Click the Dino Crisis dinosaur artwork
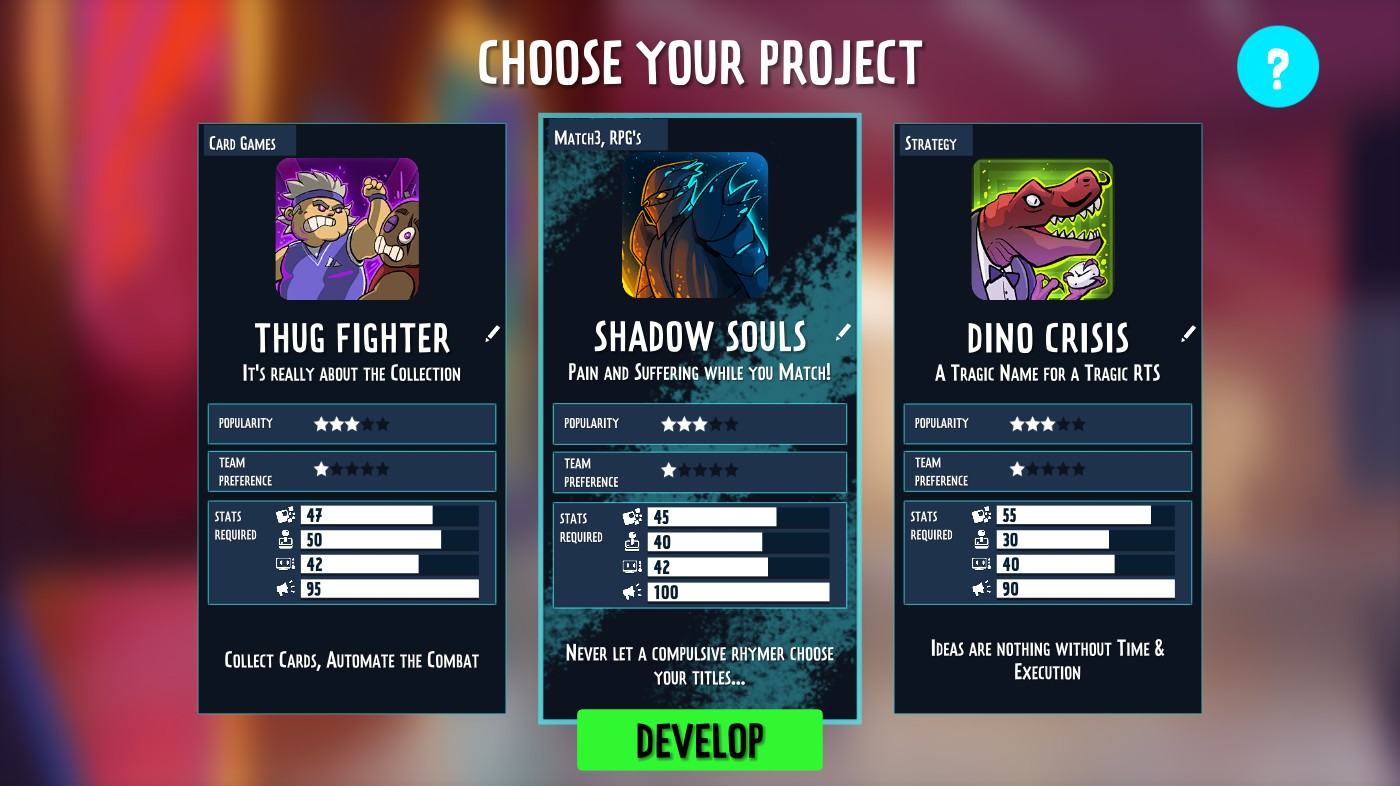1400x786 pixels. [1043, 228]
